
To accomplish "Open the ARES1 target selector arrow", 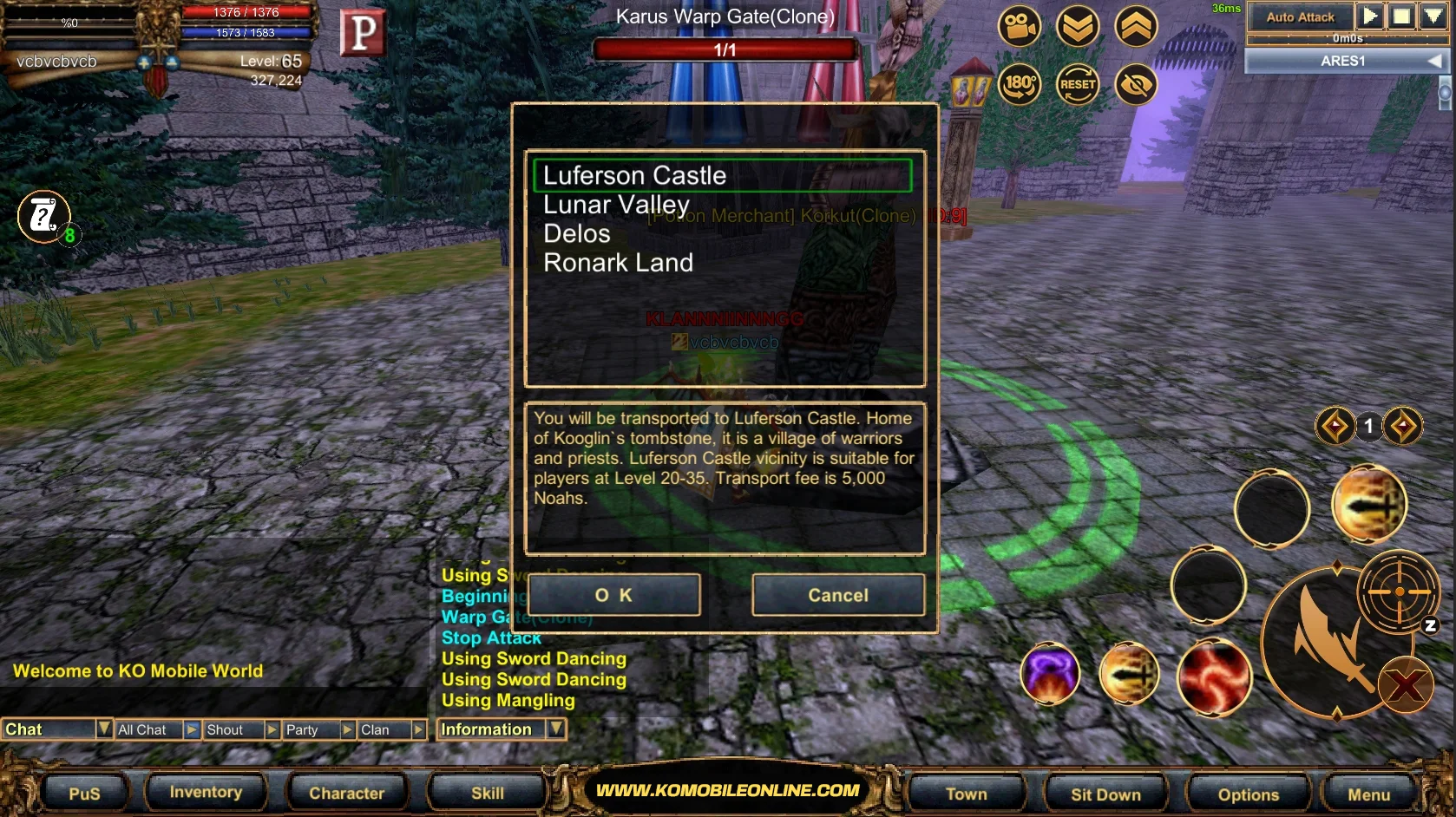I will (x=1433, y=60).
